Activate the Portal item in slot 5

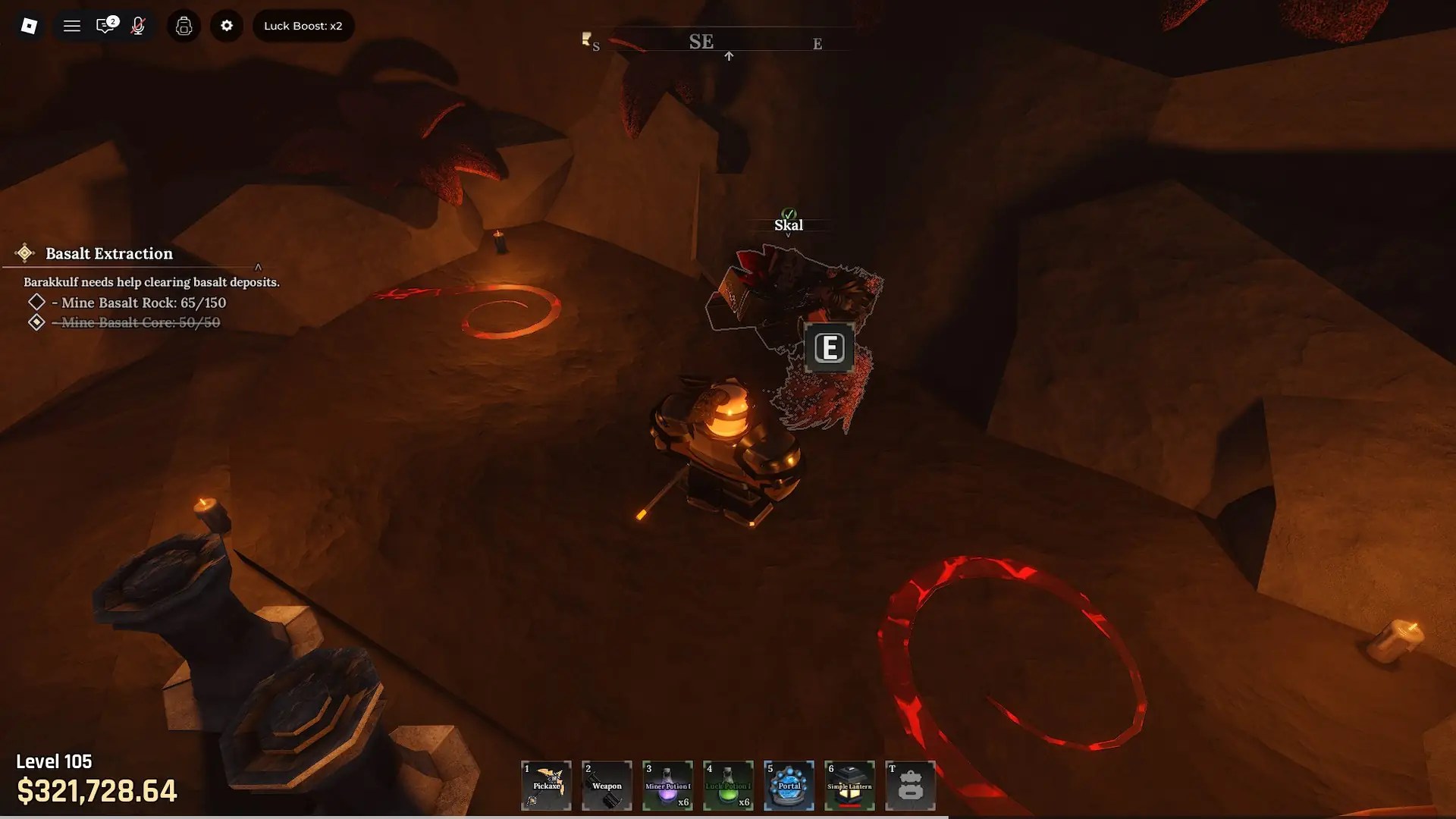[789, 786]
